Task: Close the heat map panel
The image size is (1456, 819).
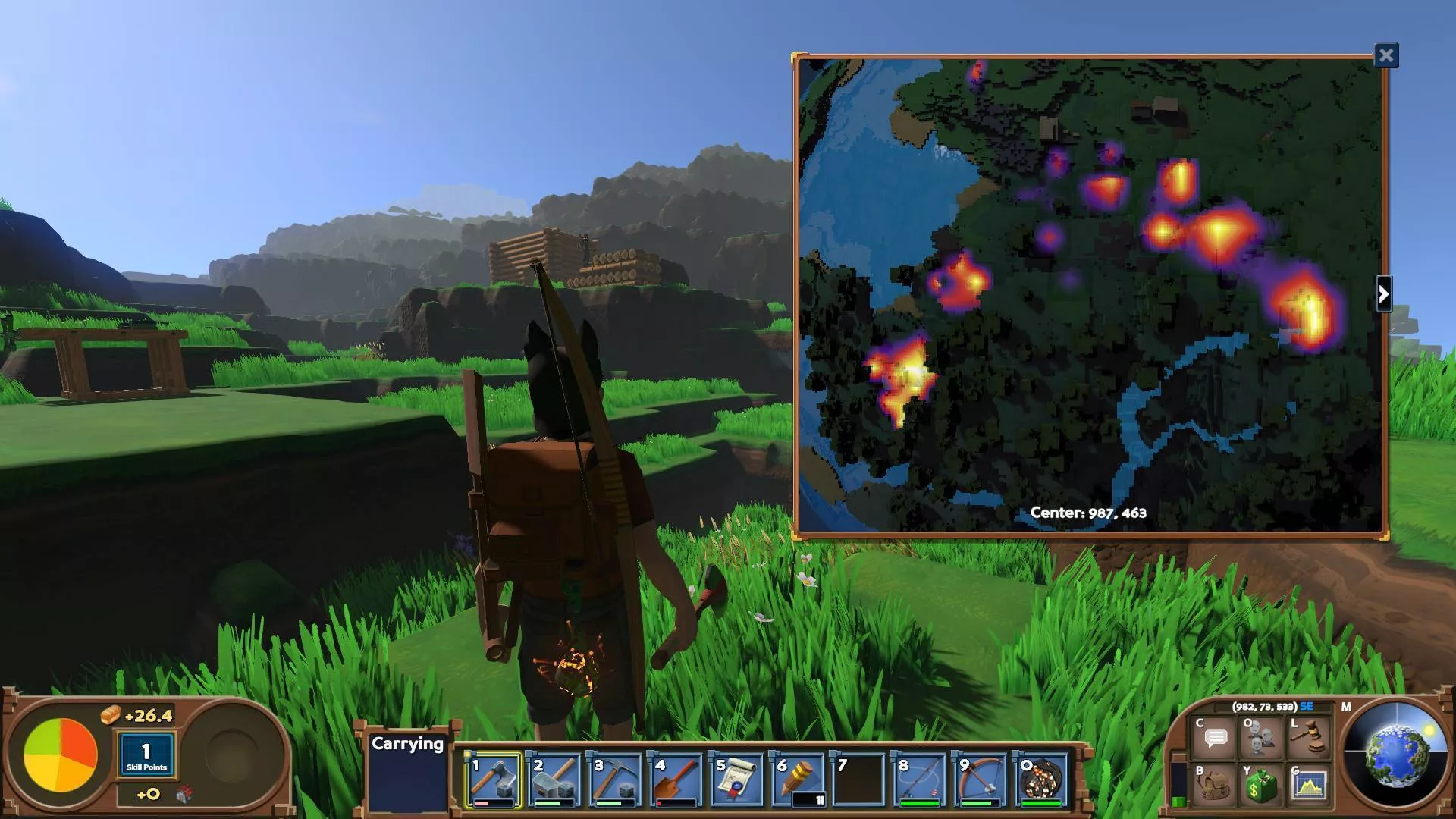Action: click(x=1386, y=55)
